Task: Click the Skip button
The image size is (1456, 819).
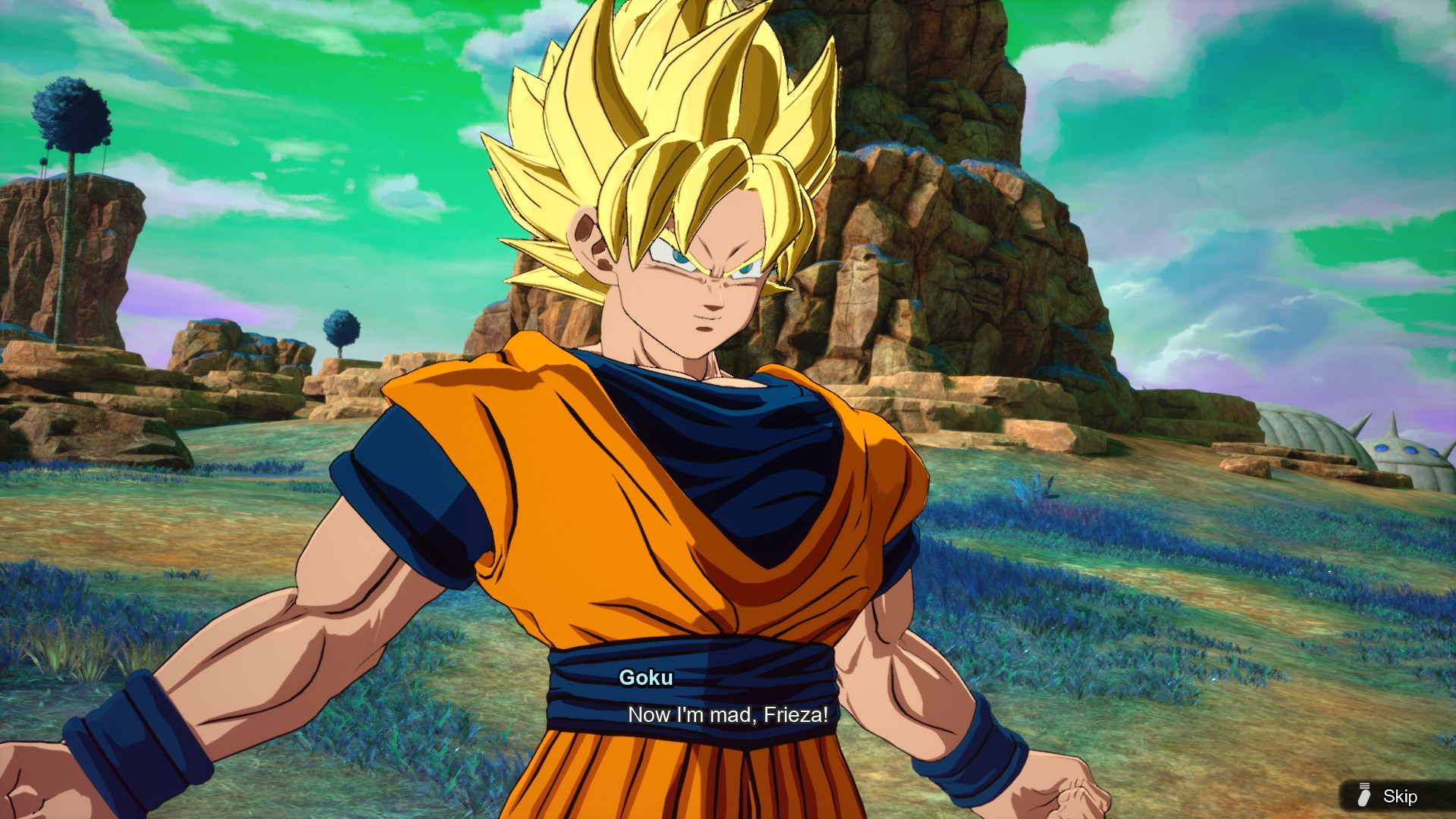Action: pyautogui.click(x=1401, y=796)
